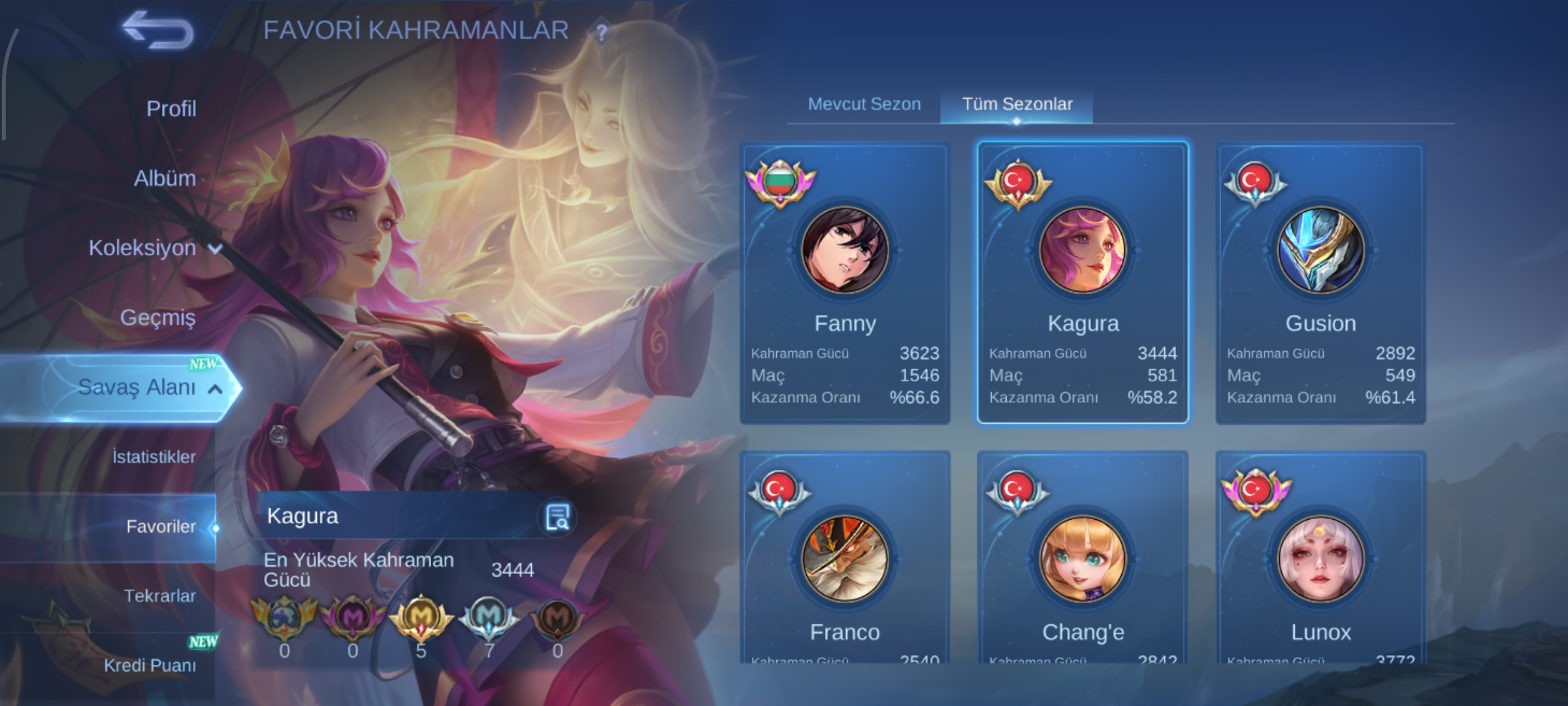
Task: Select the Favoriler submenu entry
Action: pyautogui.click(x=160, y=527)
